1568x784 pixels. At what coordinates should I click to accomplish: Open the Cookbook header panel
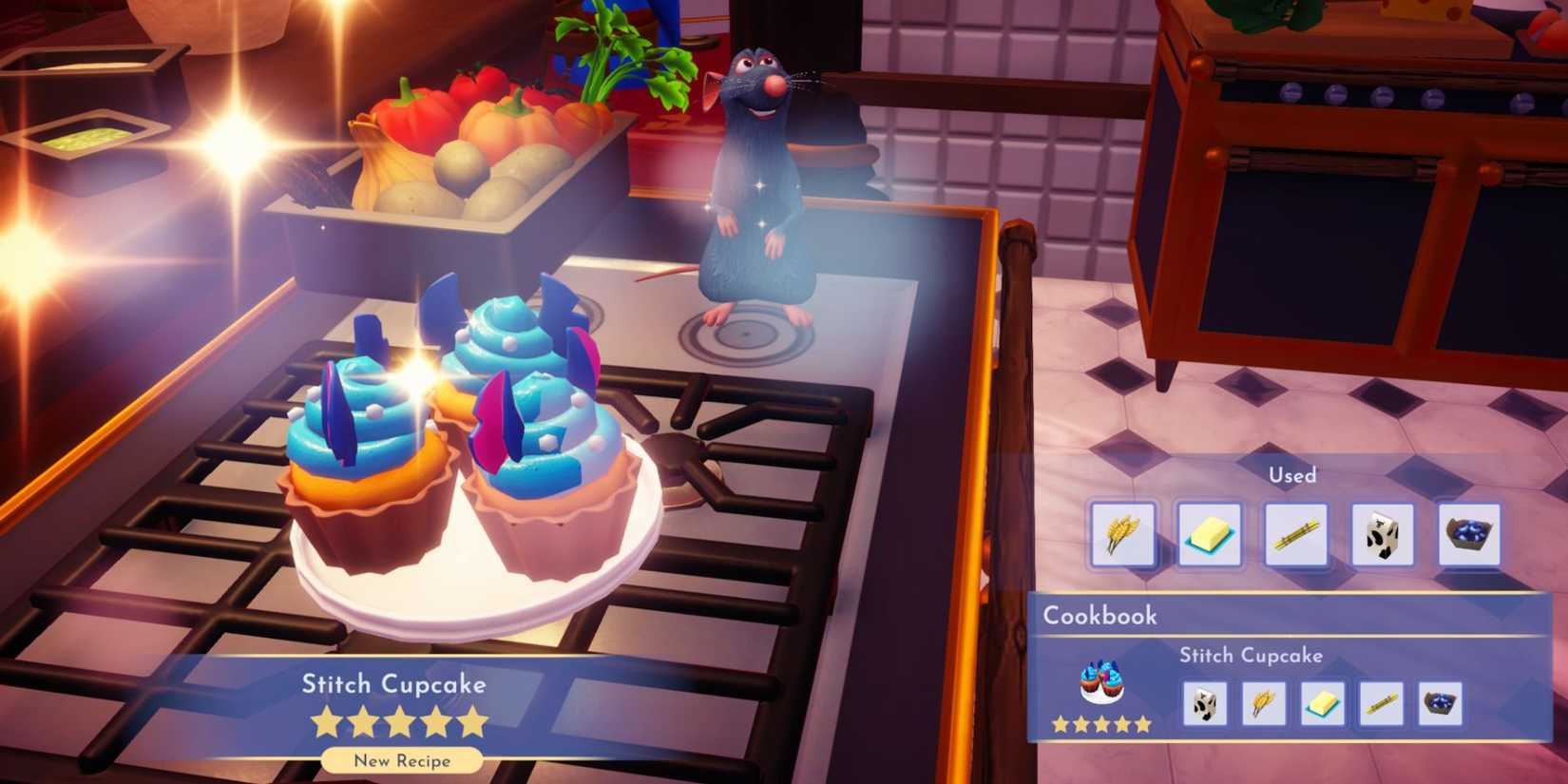pyautogui.click(x=1102, y=616)
